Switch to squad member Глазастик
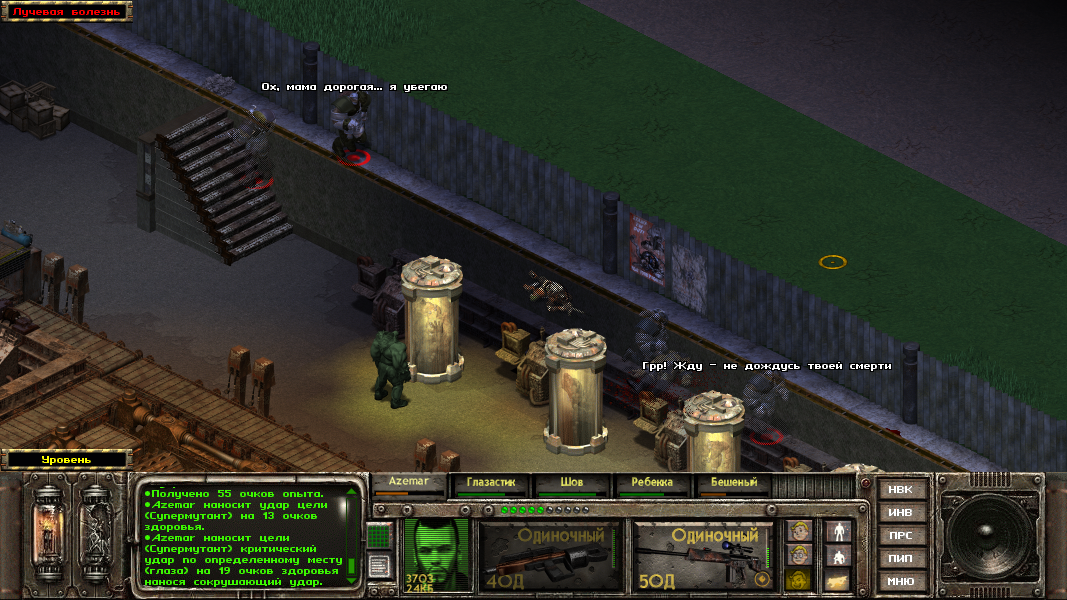The width and height of the screenshot is (1067, 600). coord(490,483)
